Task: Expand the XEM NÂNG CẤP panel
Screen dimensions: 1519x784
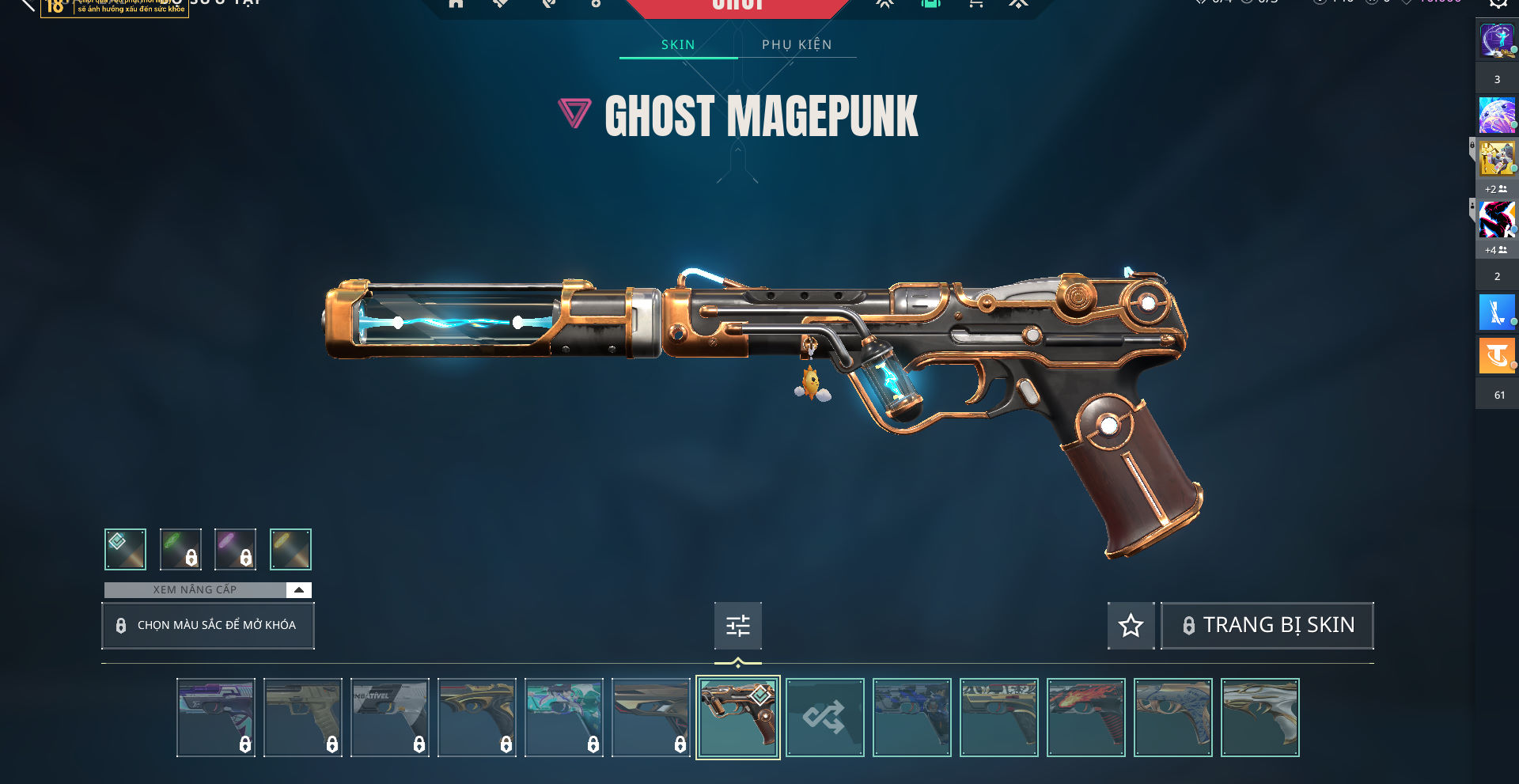Action: (298, 590)
